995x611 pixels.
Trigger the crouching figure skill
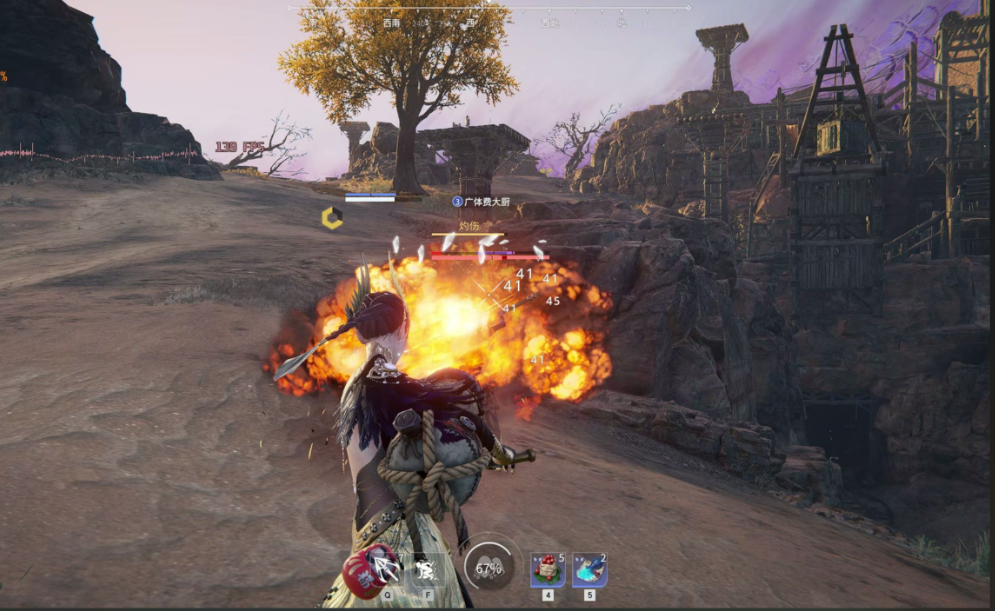tap(425, 569)
